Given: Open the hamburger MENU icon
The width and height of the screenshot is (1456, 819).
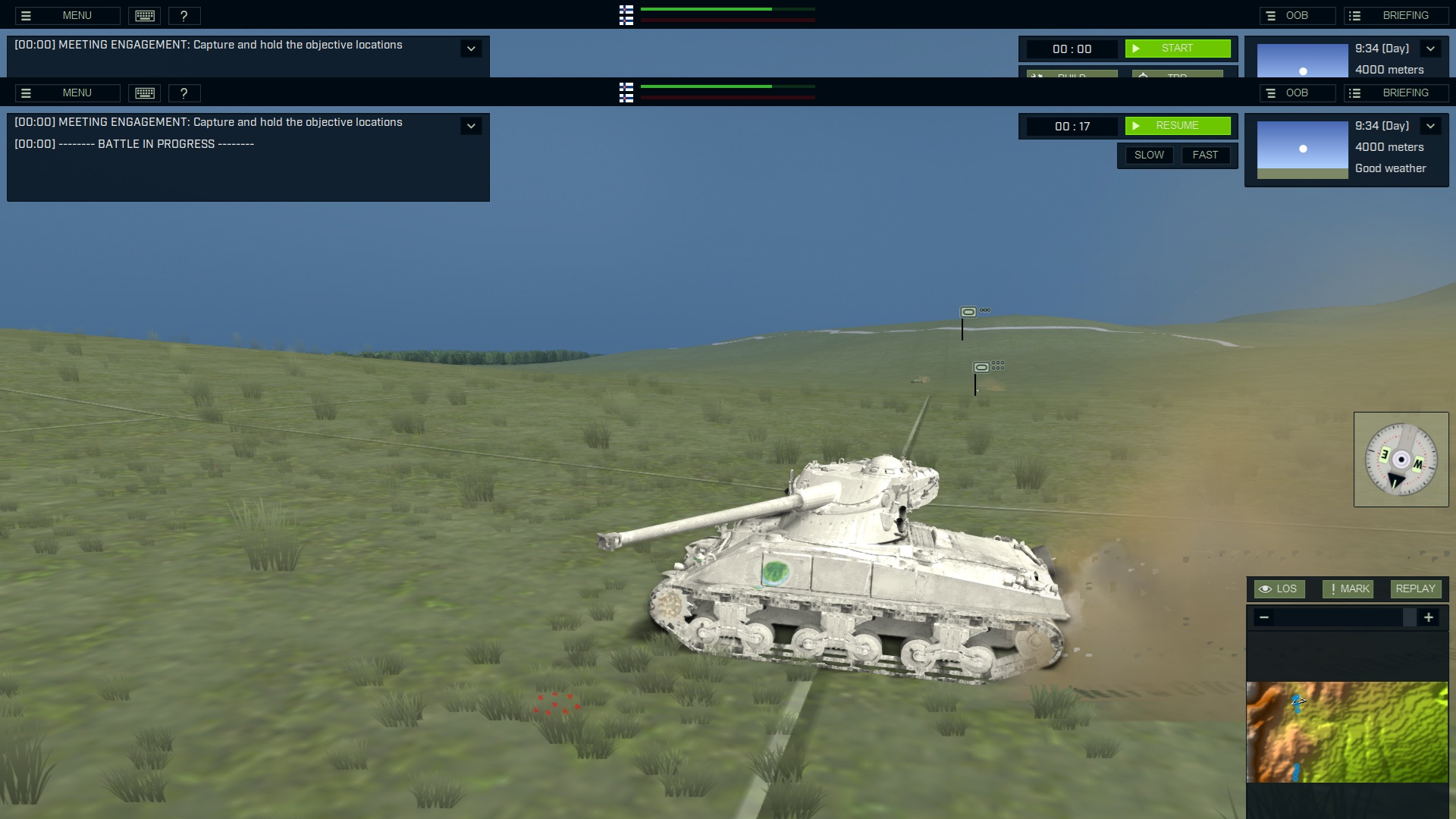Looking at the screenshot, I should coord(27,93).
